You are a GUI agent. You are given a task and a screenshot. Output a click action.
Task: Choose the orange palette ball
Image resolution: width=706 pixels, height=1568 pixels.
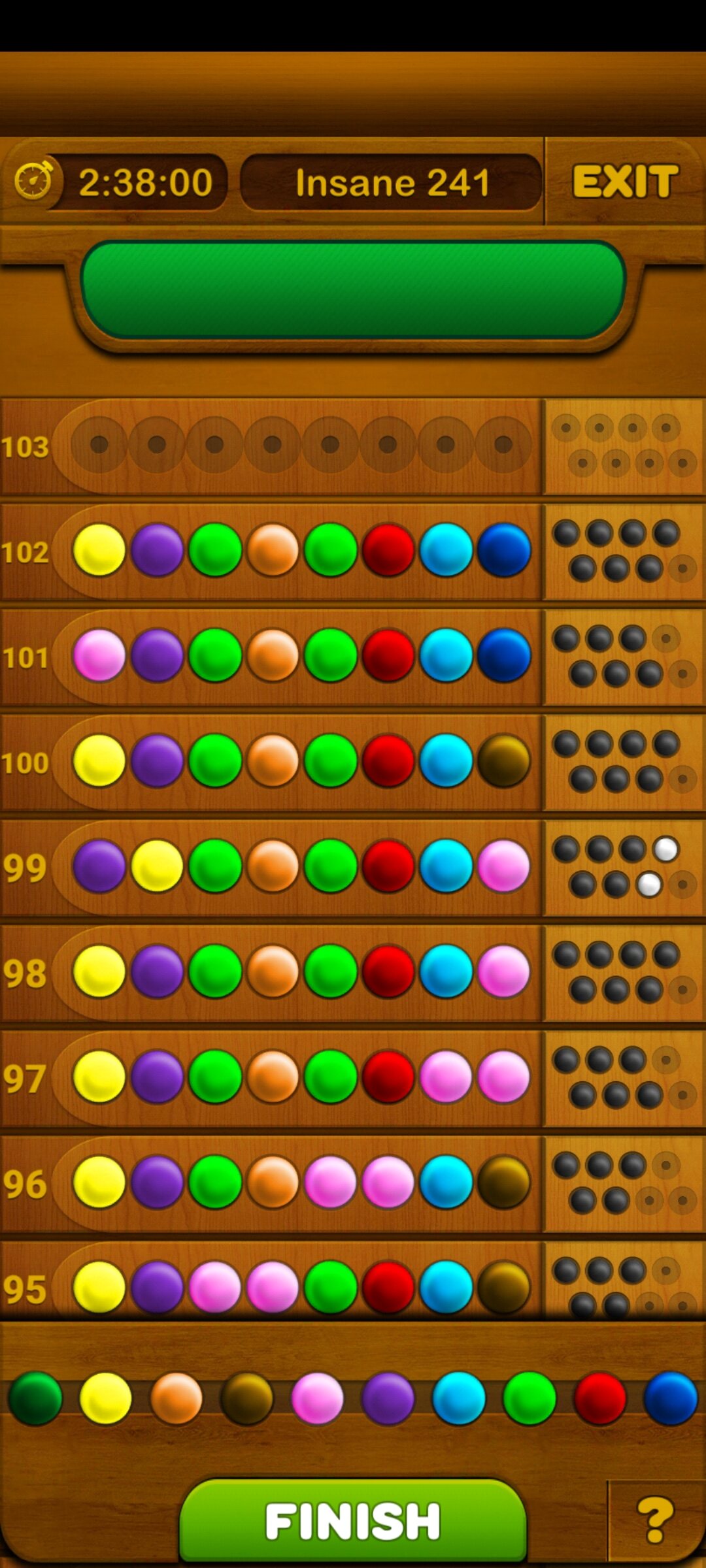coord(176,1398)
